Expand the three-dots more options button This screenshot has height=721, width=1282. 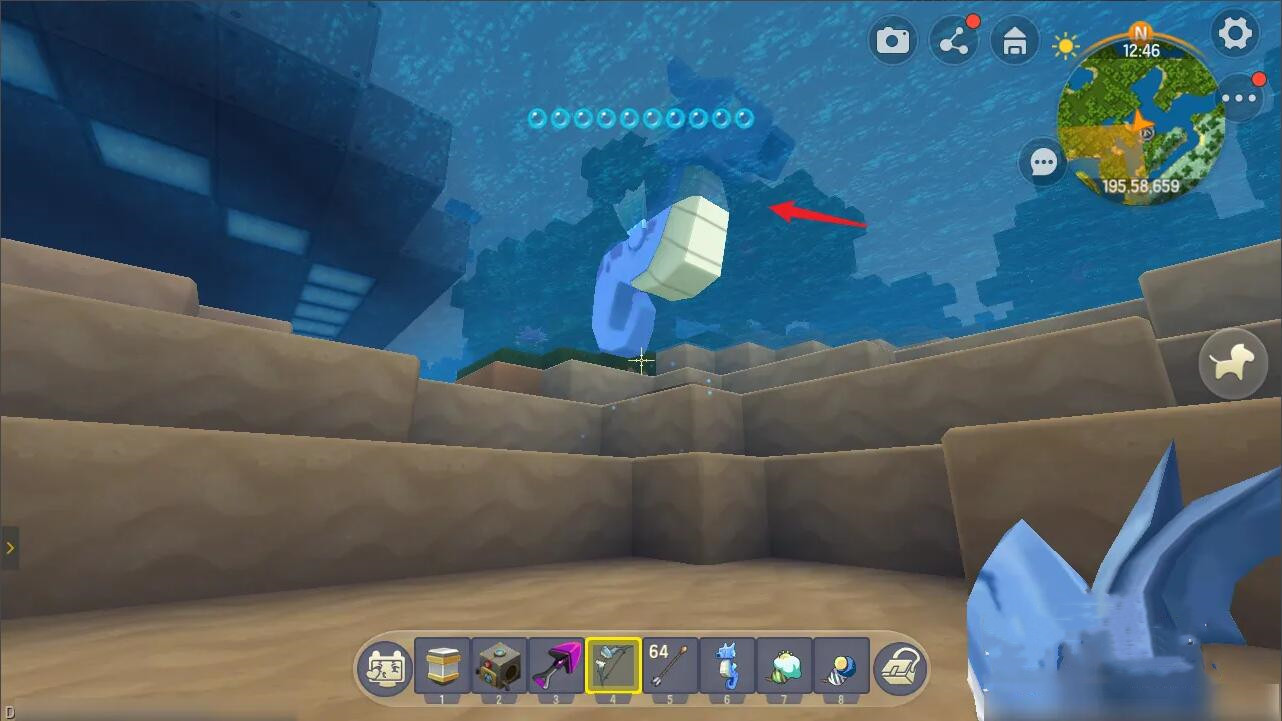[x=1242, y=98]
